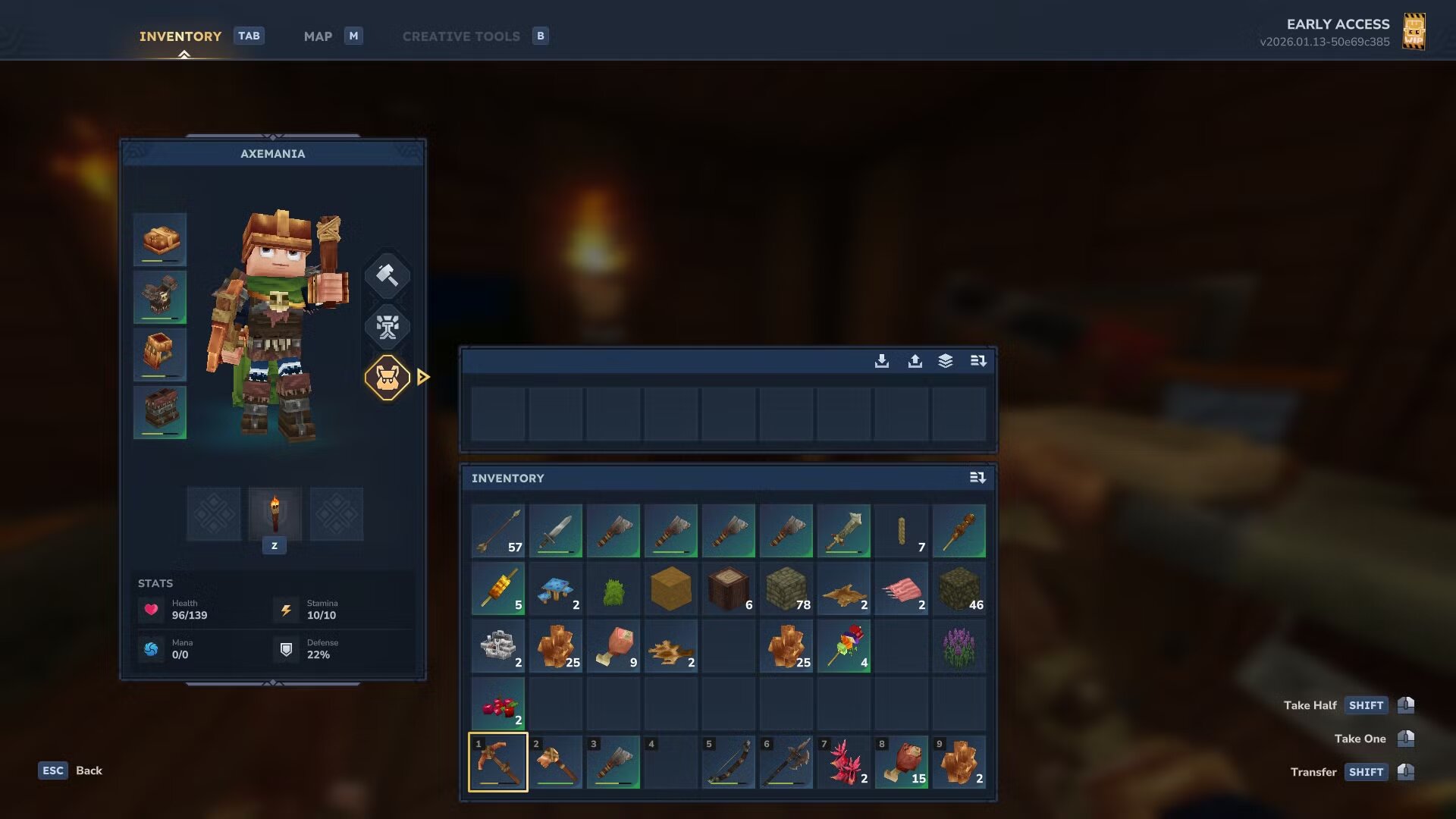Click the VIP badge in the top-right corner
Viewport: 1456px width, 819px height.
(1415, 31)
